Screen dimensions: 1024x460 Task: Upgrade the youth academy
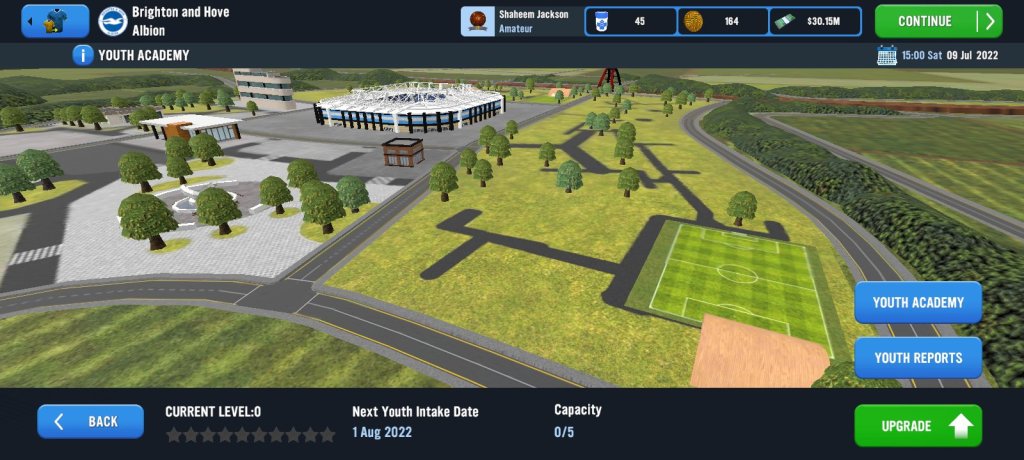917,426
